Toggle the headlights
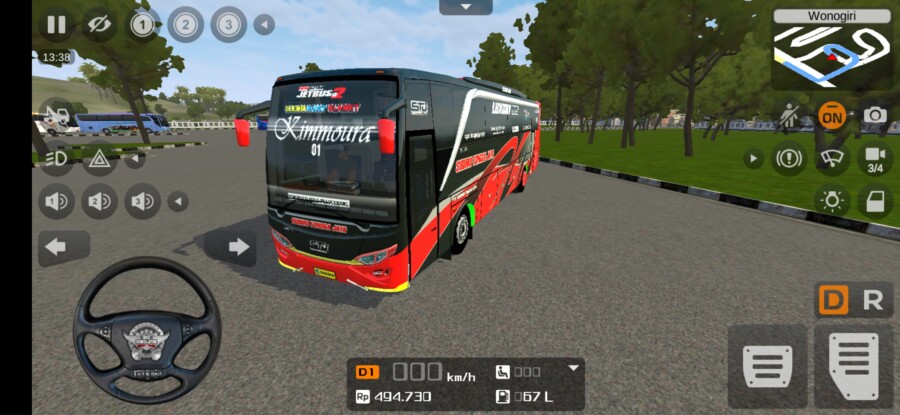This screenshot has width=900, height=415. pos(57,157)
